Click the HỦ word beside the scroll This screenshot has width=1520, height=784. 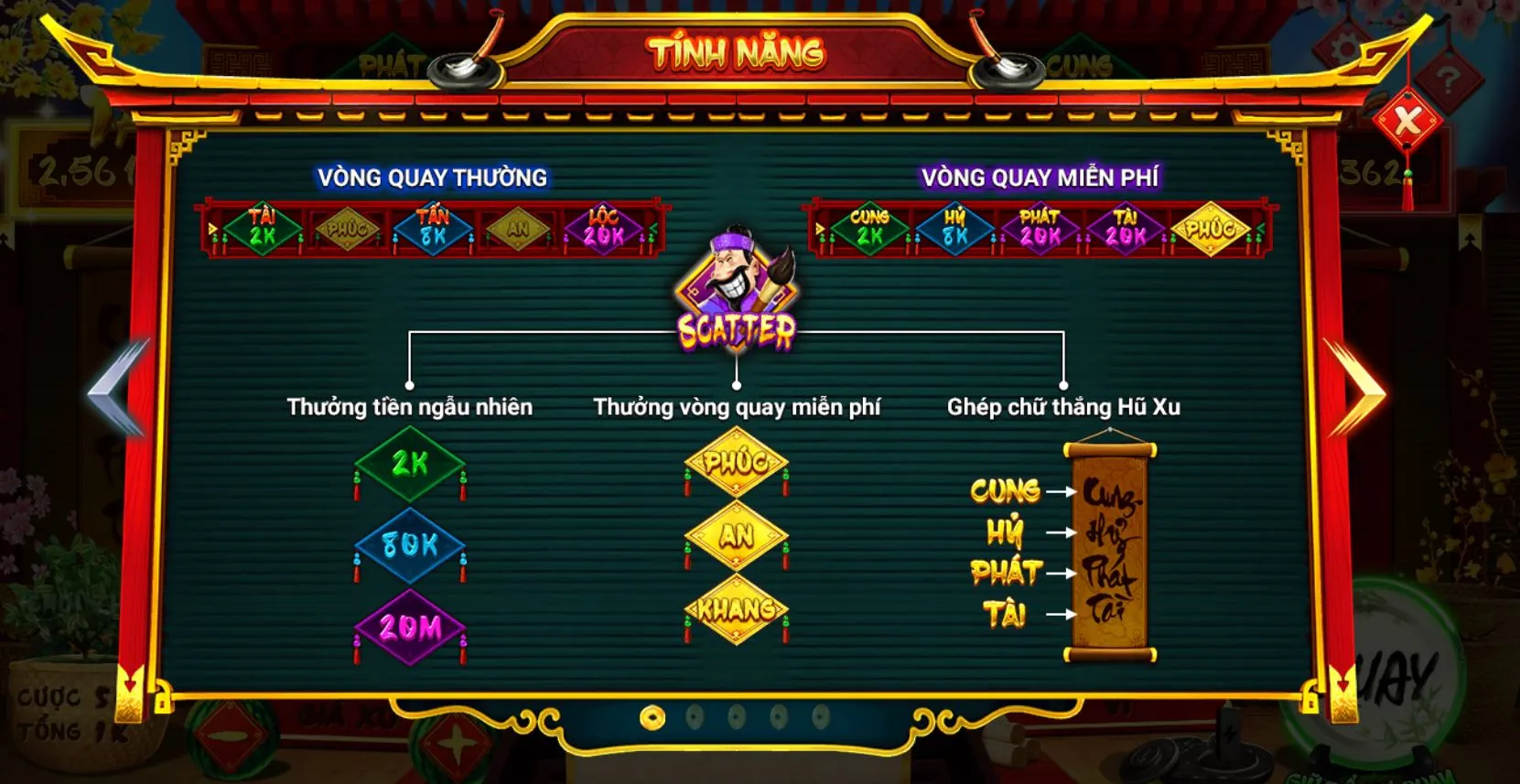click(x=1007, y=532)
